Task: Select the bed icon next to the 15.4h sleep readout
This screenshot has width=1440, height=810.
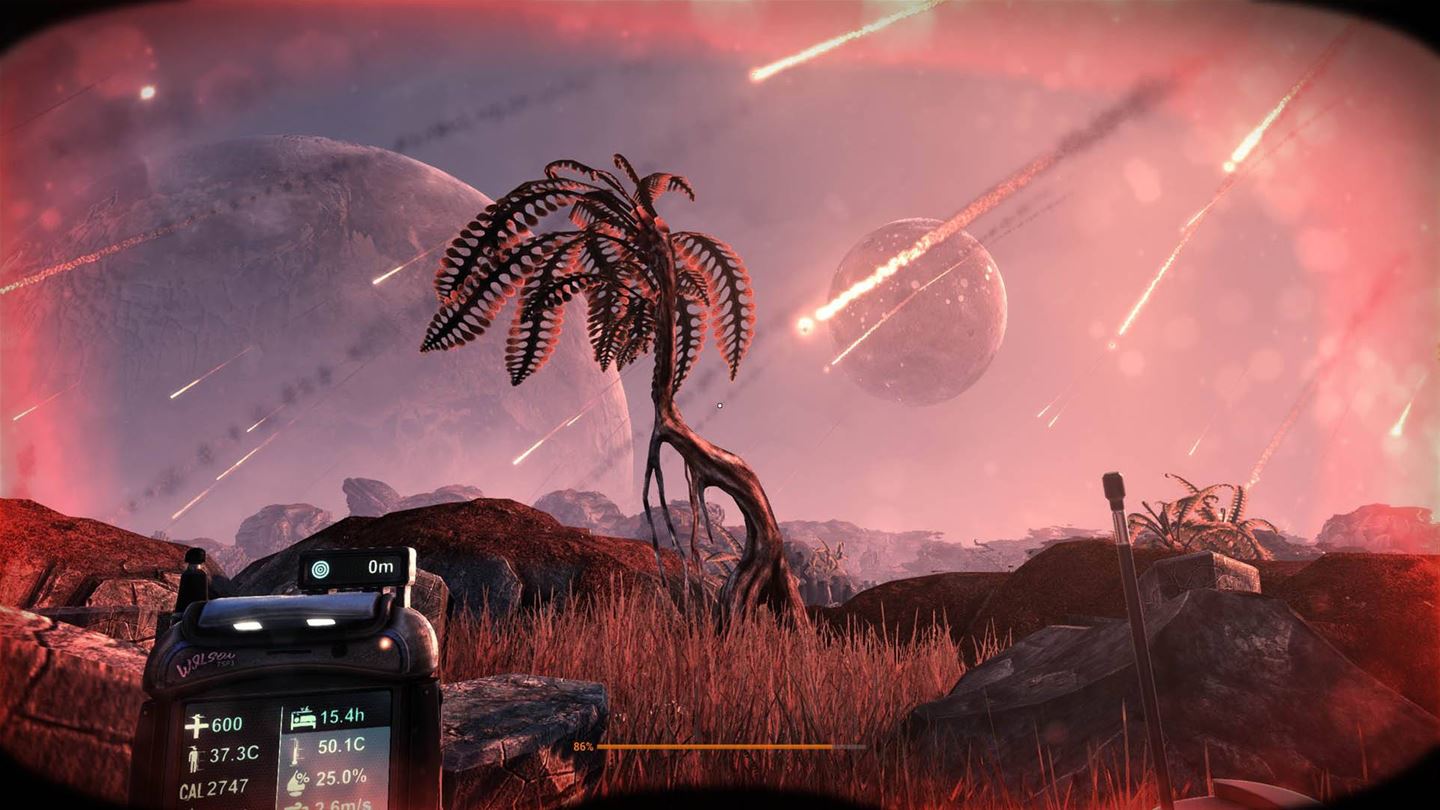Action: click(303, 719)
